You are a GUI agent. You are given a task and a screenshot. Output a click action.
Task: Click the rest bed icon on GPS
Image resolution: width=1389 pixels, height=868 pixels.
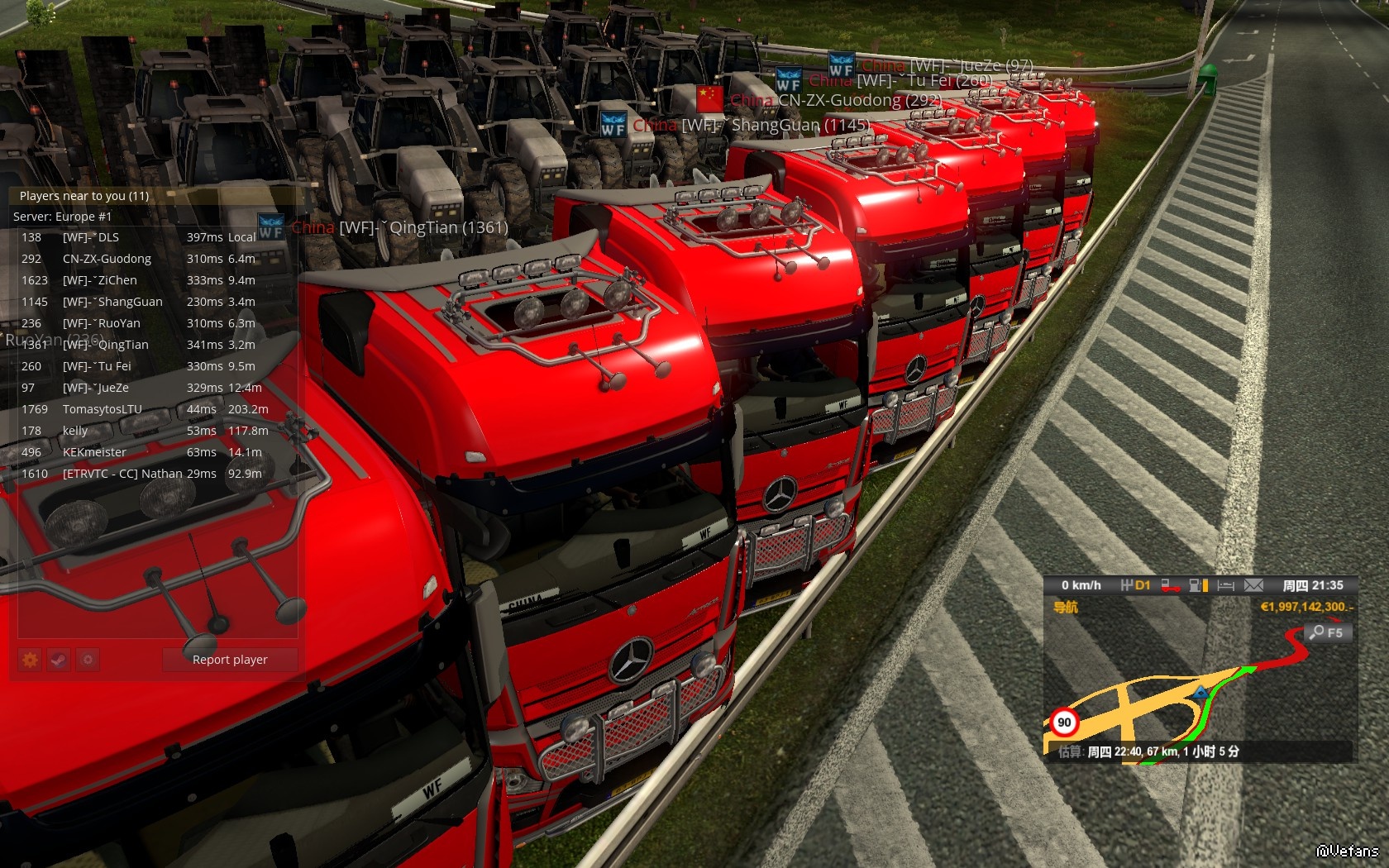(1225, 585)
